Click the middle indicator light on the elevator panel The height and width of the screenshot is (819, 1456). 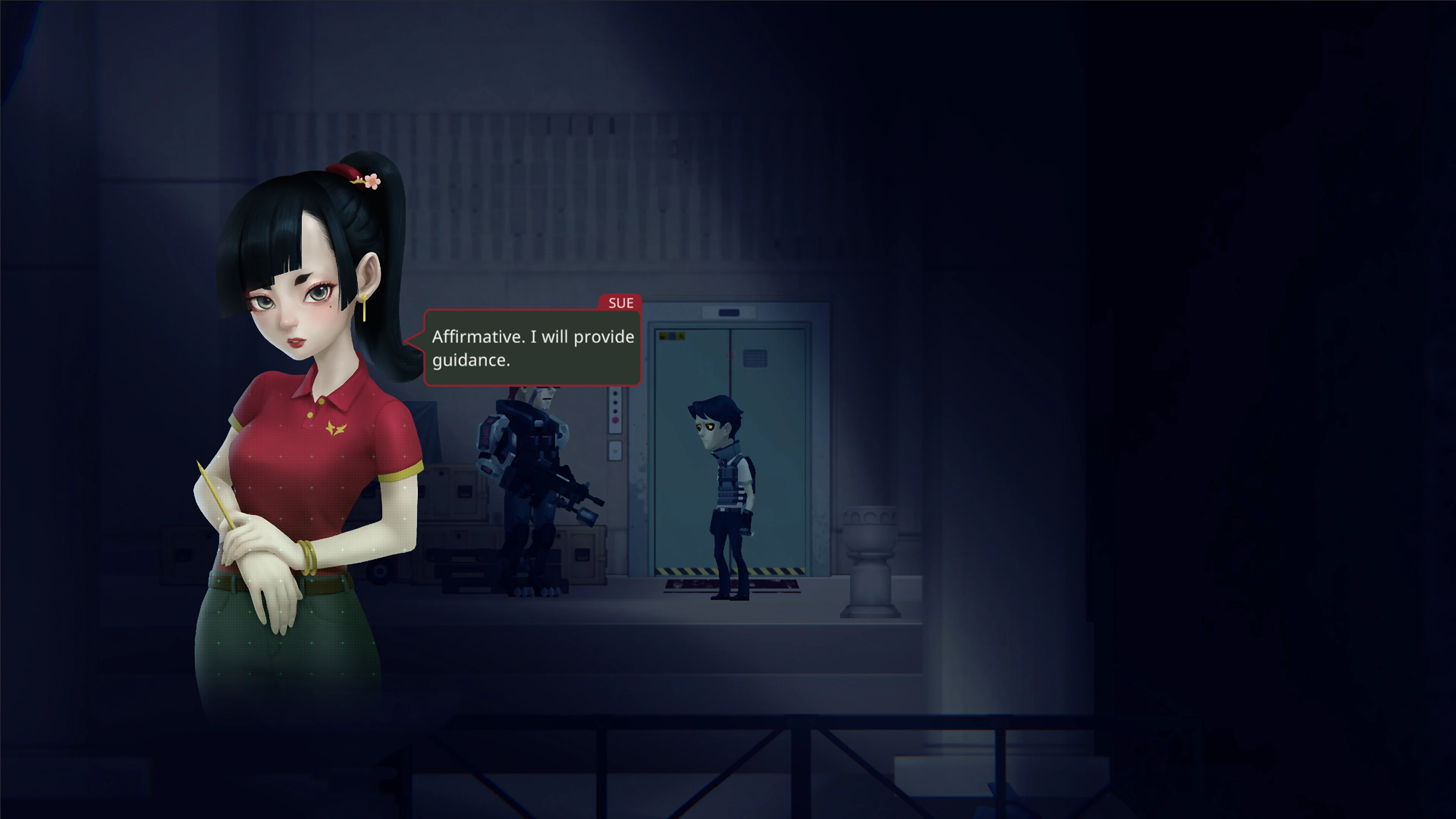coord(615,403)
